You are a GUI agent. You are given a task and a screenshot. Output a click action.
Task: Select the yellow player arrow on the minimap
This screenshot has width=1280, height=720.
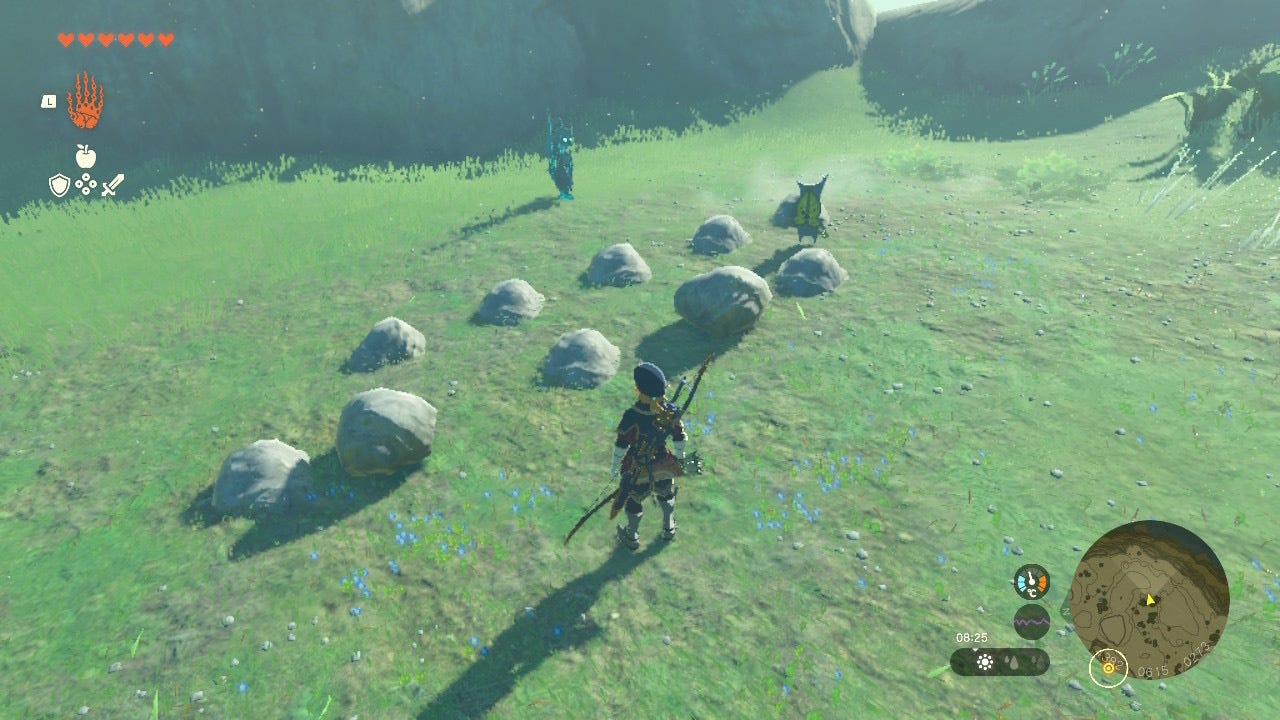point(1150,600)
